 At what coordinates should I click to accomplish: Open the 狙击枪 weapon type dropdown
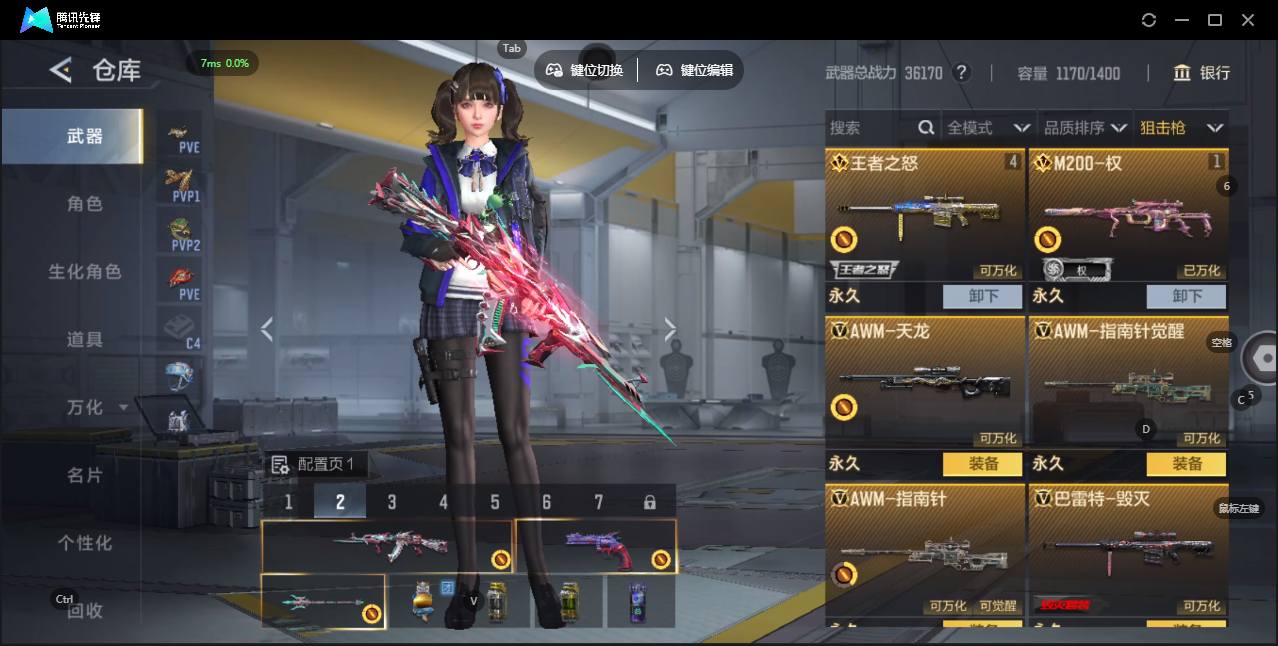coord(1182,128)
